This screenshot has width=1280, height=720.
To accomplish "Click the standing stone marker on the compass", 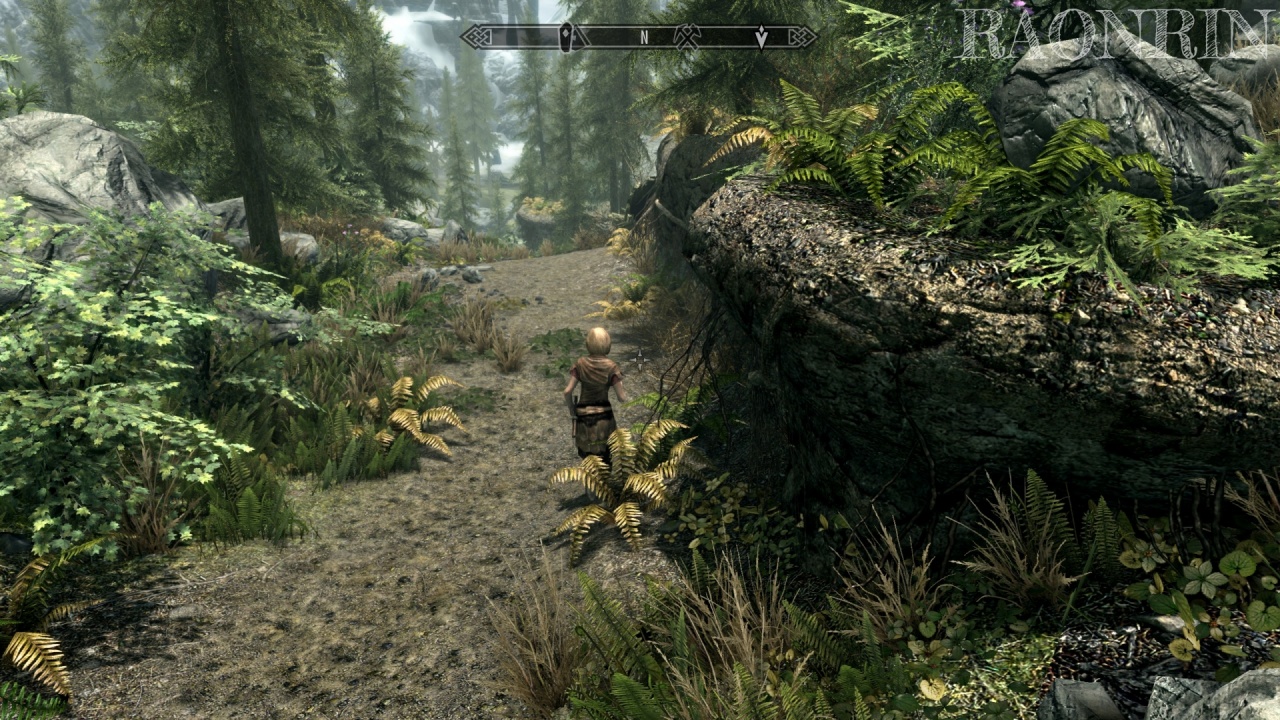I will [x=567, y=37].
